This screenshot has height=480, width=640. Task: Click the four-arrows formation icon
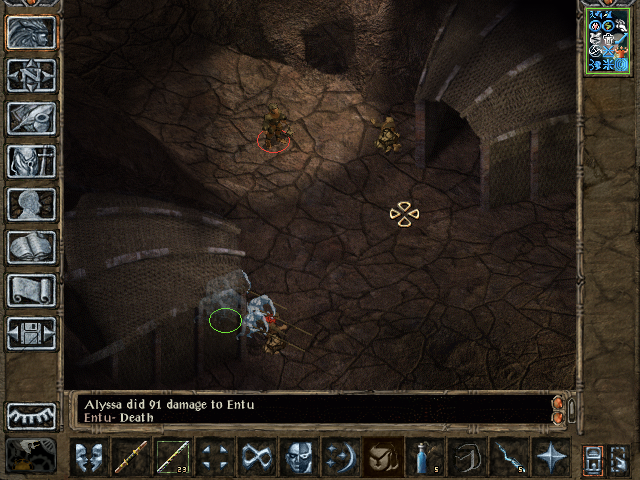213,457
